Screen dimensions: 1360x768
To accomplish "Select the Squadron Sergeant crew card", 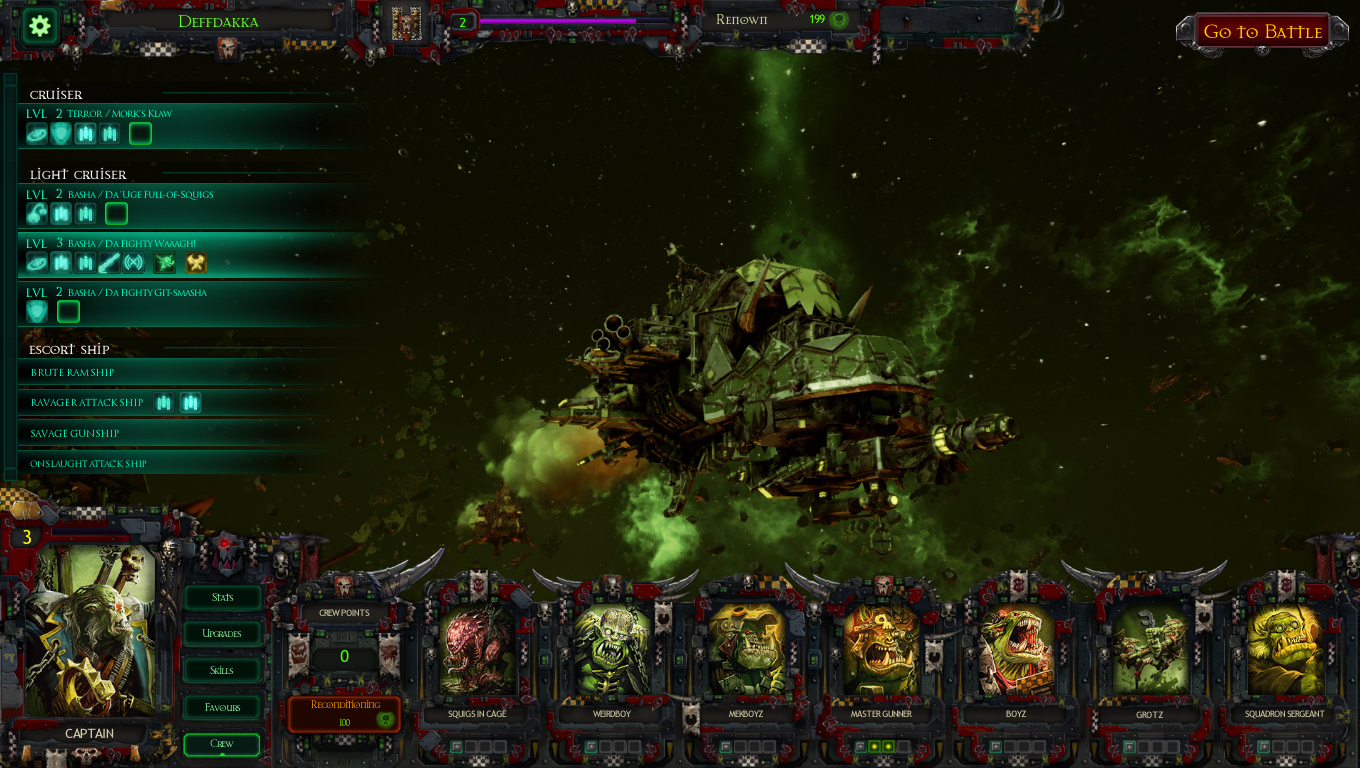I will click(x=1285, y=650).
